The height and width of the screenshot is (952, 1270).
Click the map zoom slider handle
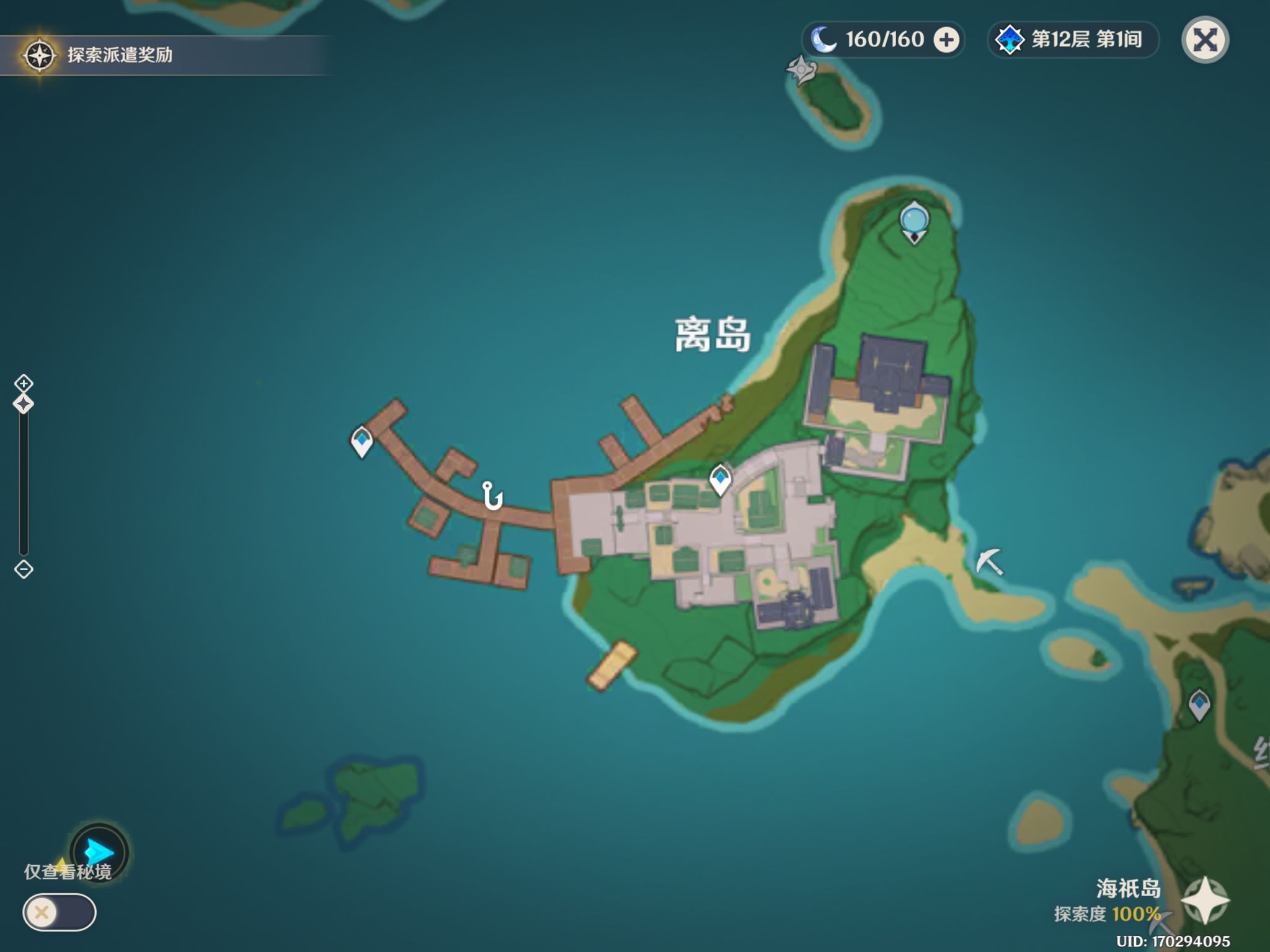24,405
